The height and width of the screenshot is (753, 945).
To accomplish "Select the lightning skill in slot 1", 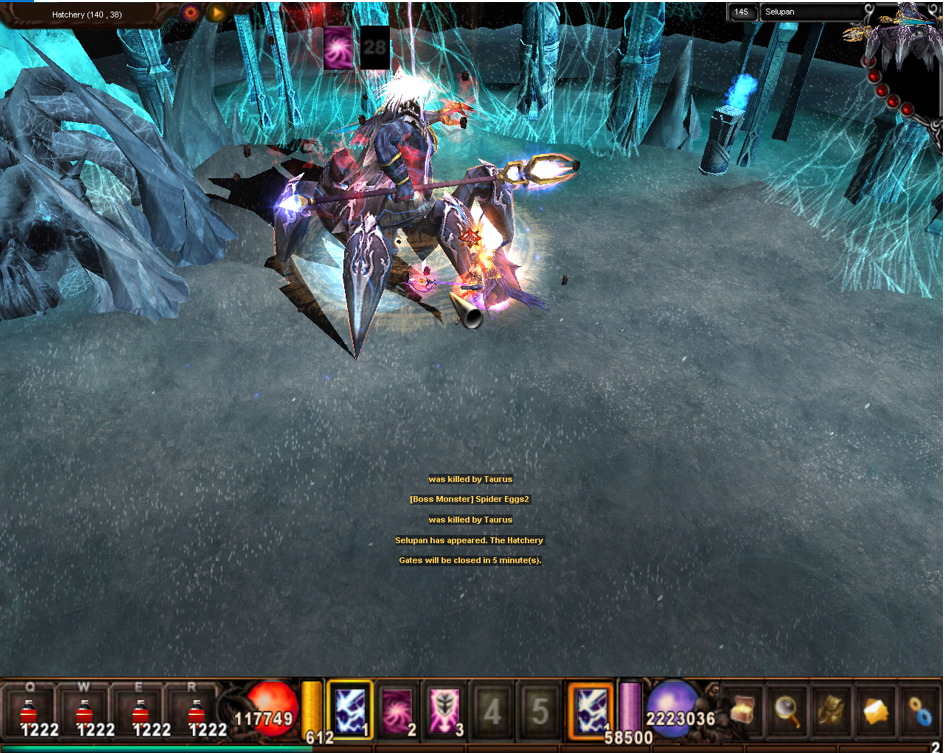I will click(x=350, y=709).
